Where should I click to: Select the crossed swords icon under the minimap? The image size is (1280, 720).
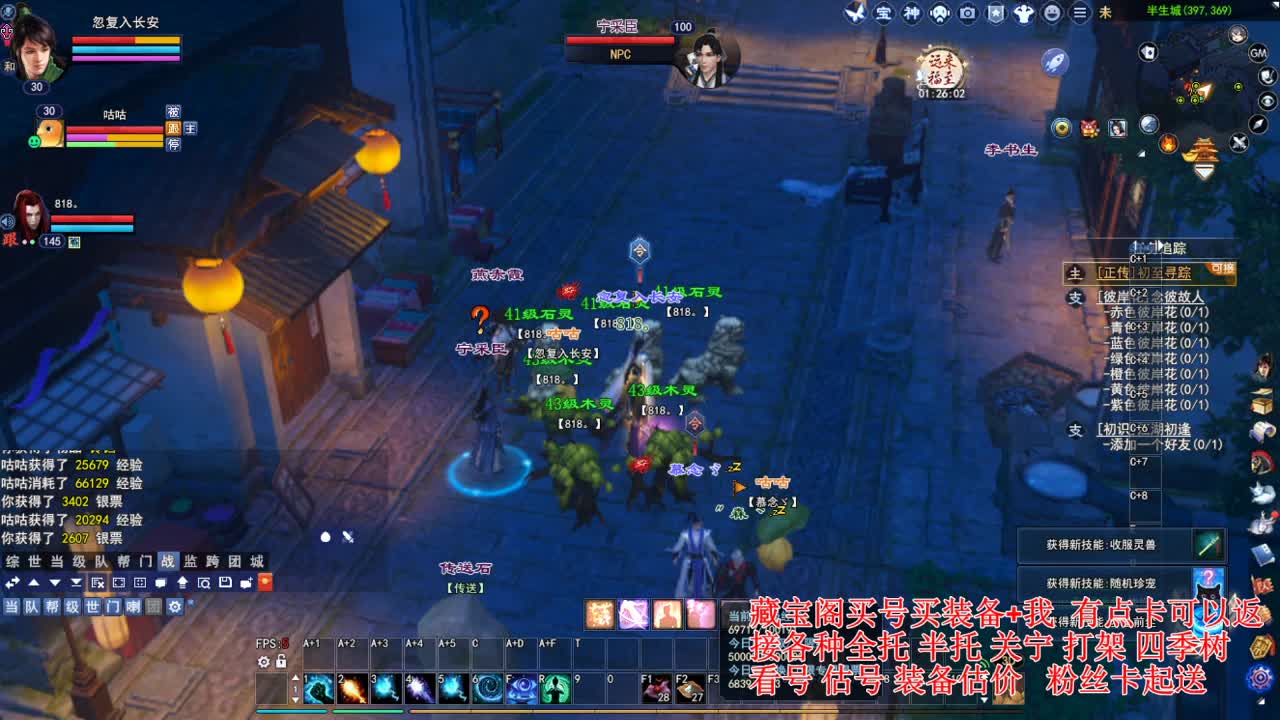[1239, 142]
